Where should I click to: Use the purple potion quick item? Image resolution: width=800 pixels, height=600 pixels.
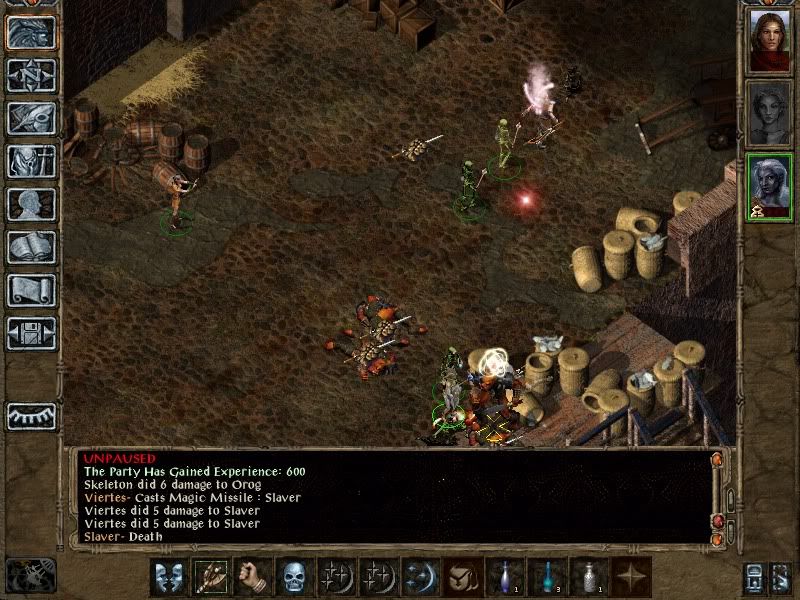[x=504, y=577]
